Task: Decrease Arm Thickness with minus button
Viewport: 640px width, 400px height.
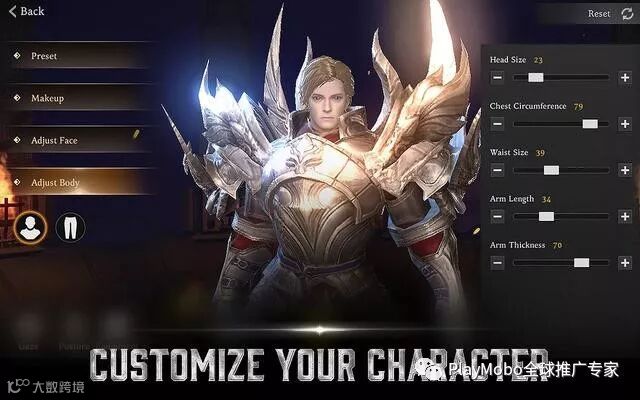Action: (497, 262)
